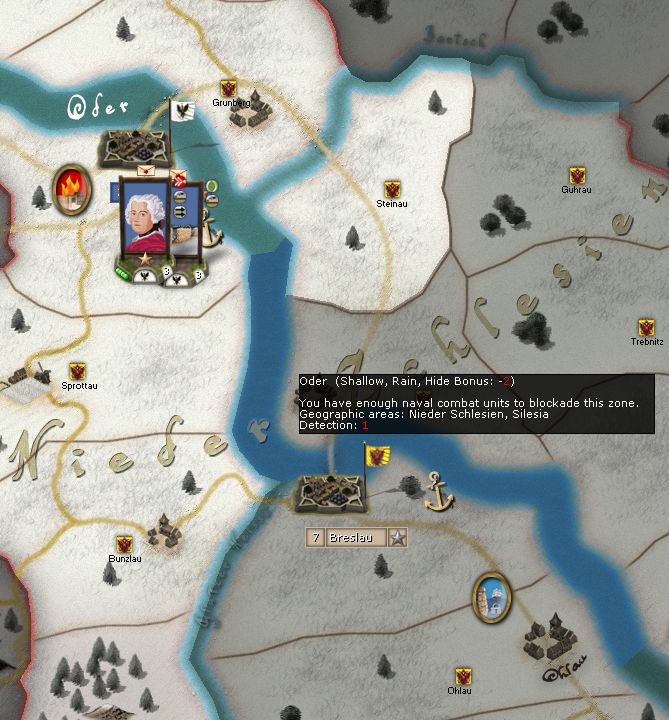Screen dimensions: 669x720
Task: Click the round church objective medallion
Action: pos(491,595)
